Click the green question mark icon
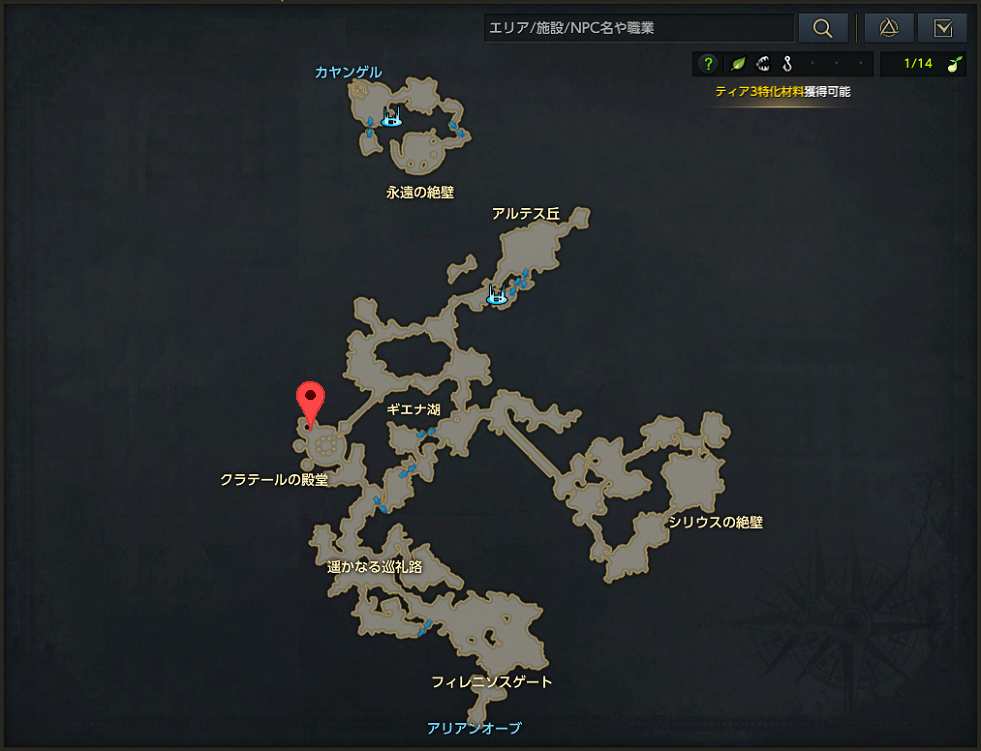Screen dimensions: 981x751 708,64
